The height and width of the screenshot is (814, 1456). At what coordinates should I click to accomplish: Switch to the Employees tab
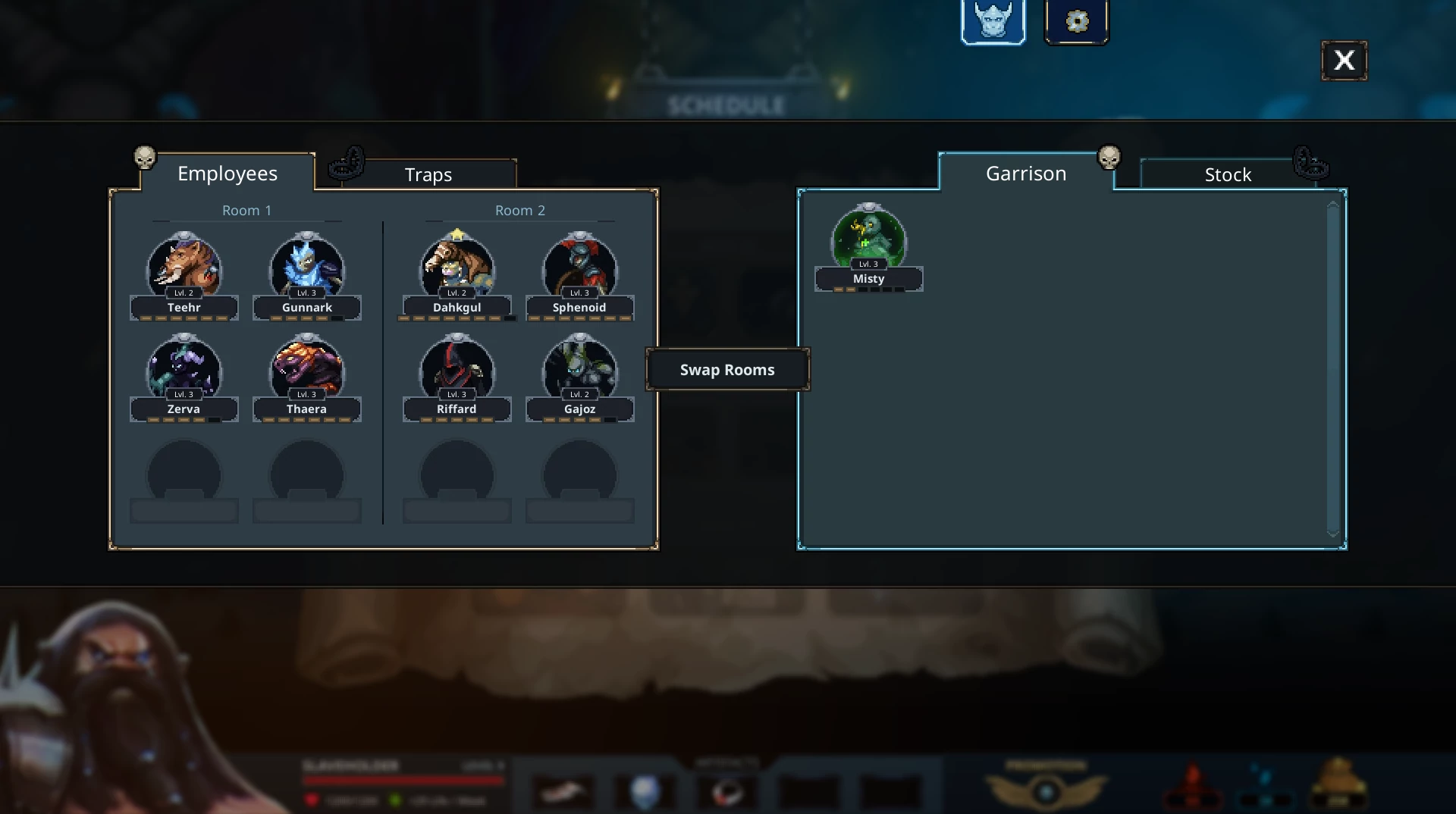coord(227,174)
